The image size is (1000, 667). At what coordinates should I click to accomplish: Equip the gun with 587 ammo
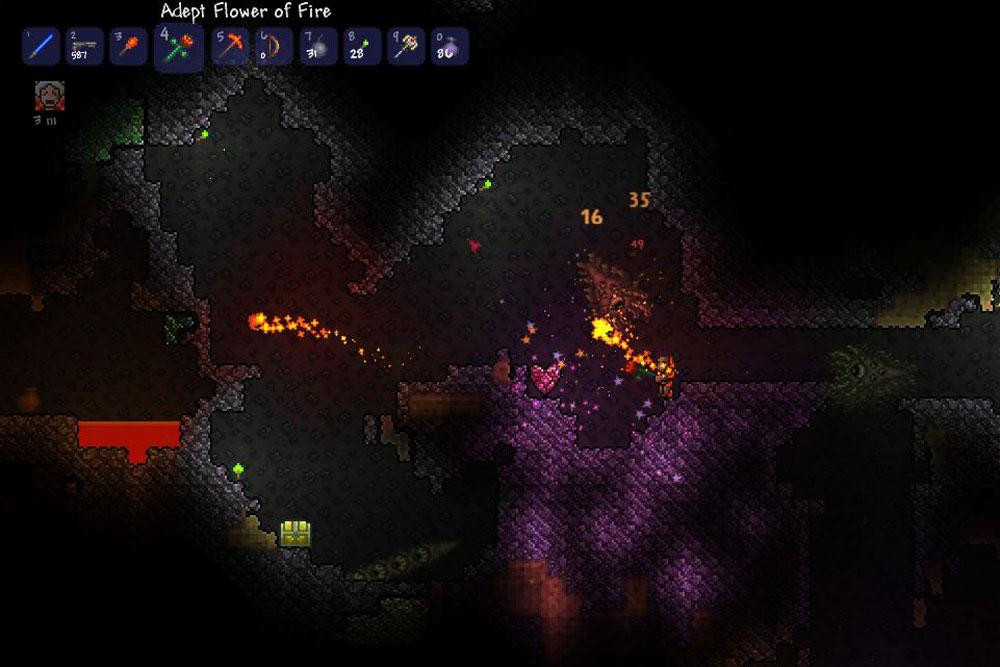[85, 46]
